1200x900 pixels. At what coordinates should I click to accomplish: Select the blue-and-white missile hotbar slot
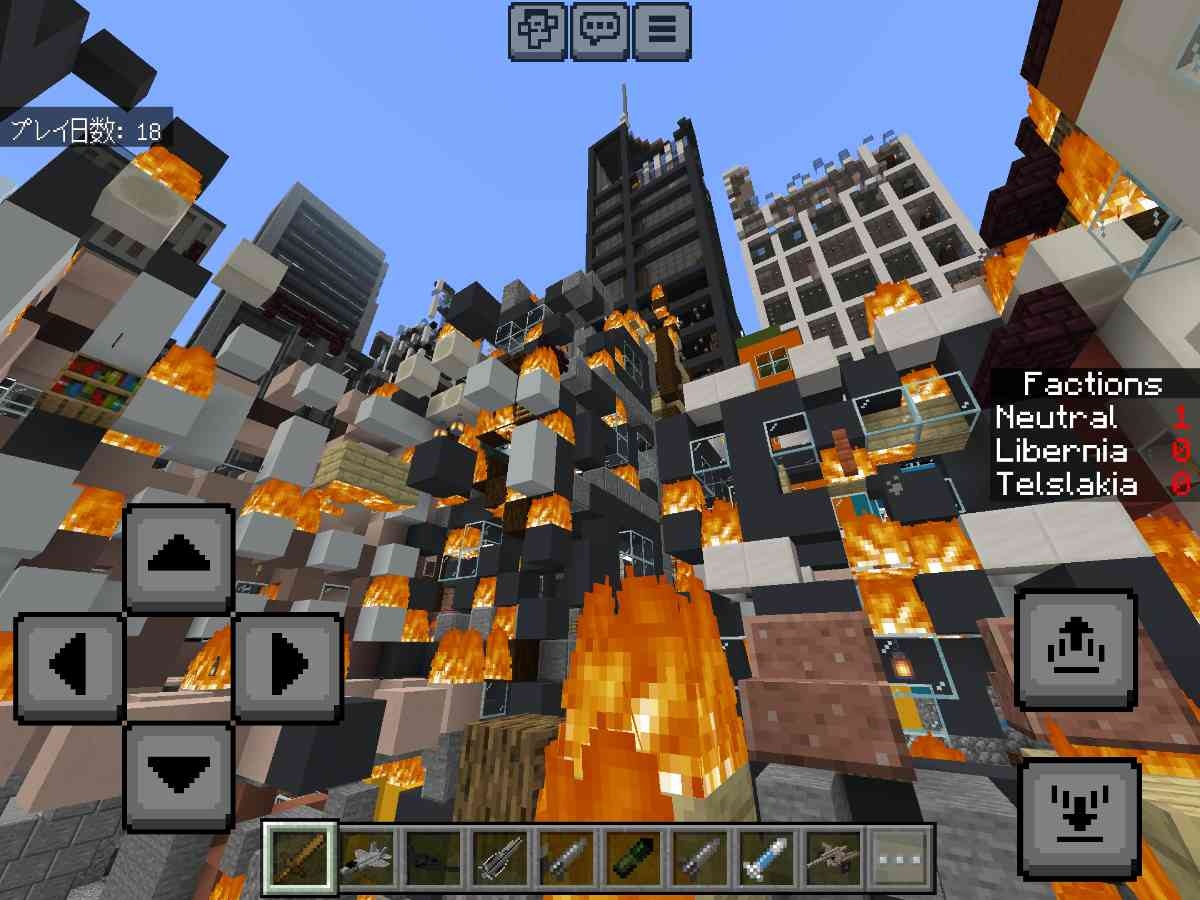click(x=766, y=859)
